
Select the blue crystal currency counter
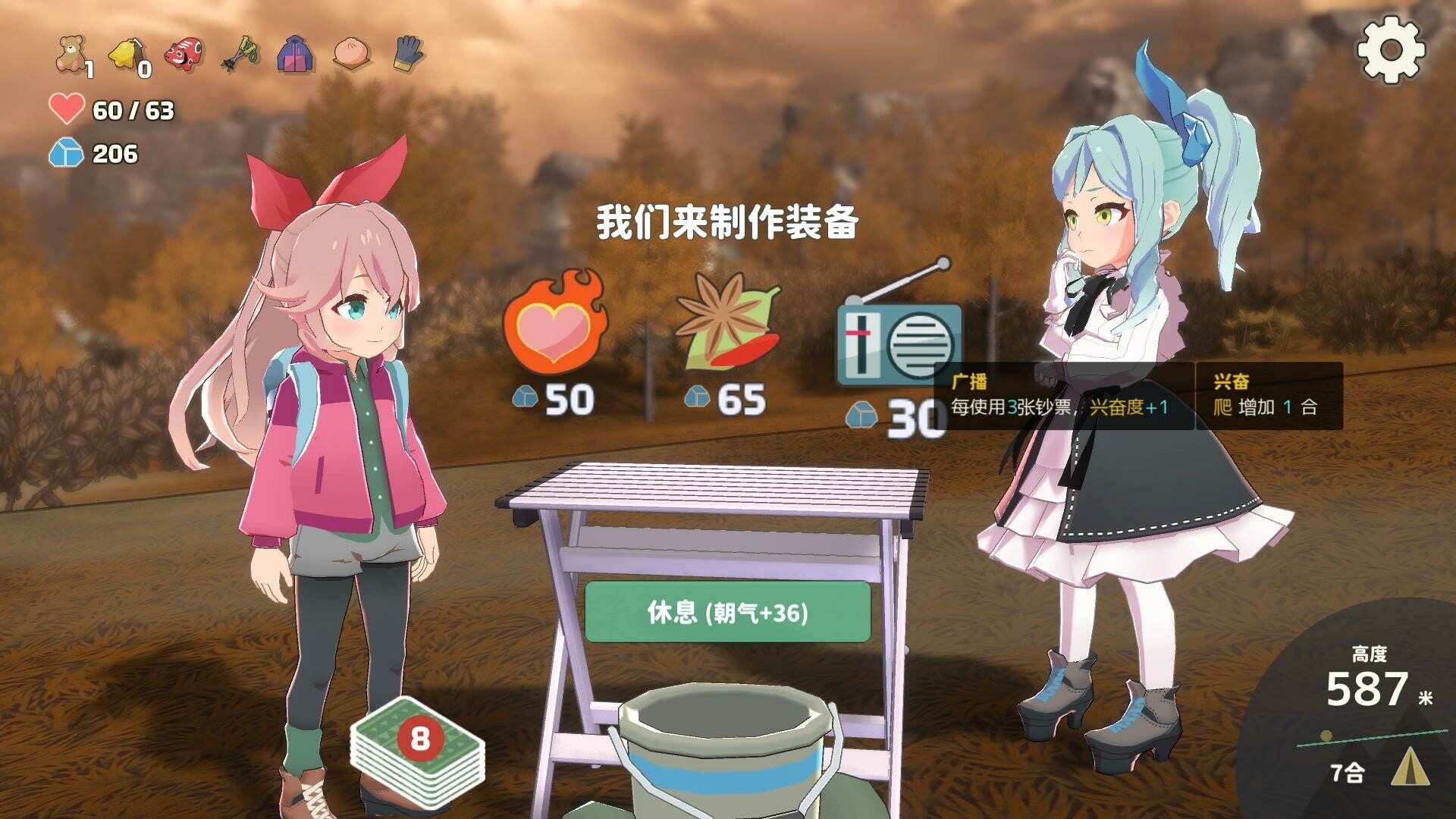click(x=91, y=155)
